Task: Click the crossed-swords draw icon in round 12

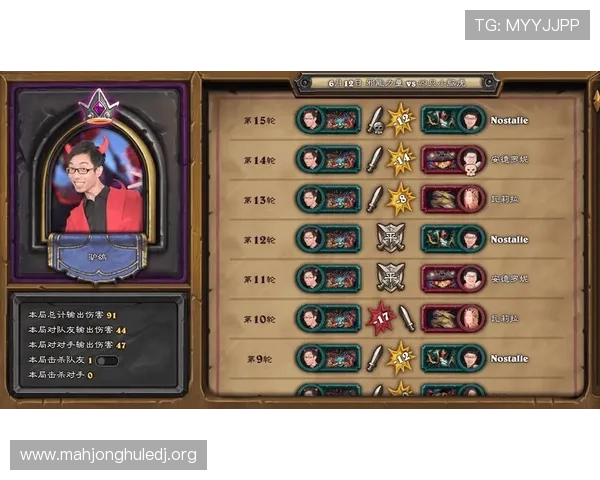Action: (389, 239)
